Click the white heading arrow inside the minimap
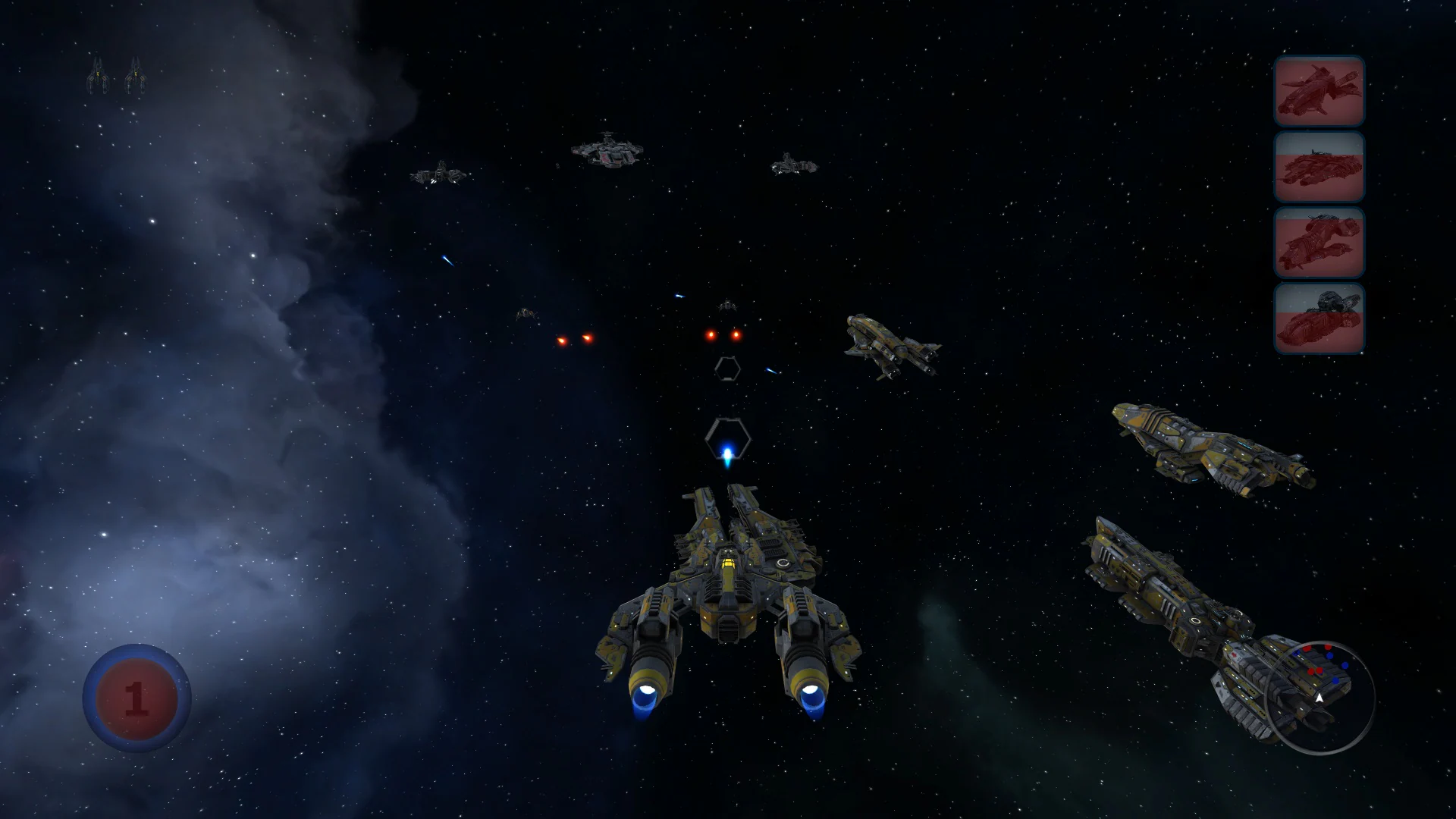This screenshot has width=1456, height=819. click(x=1319, y=698)
